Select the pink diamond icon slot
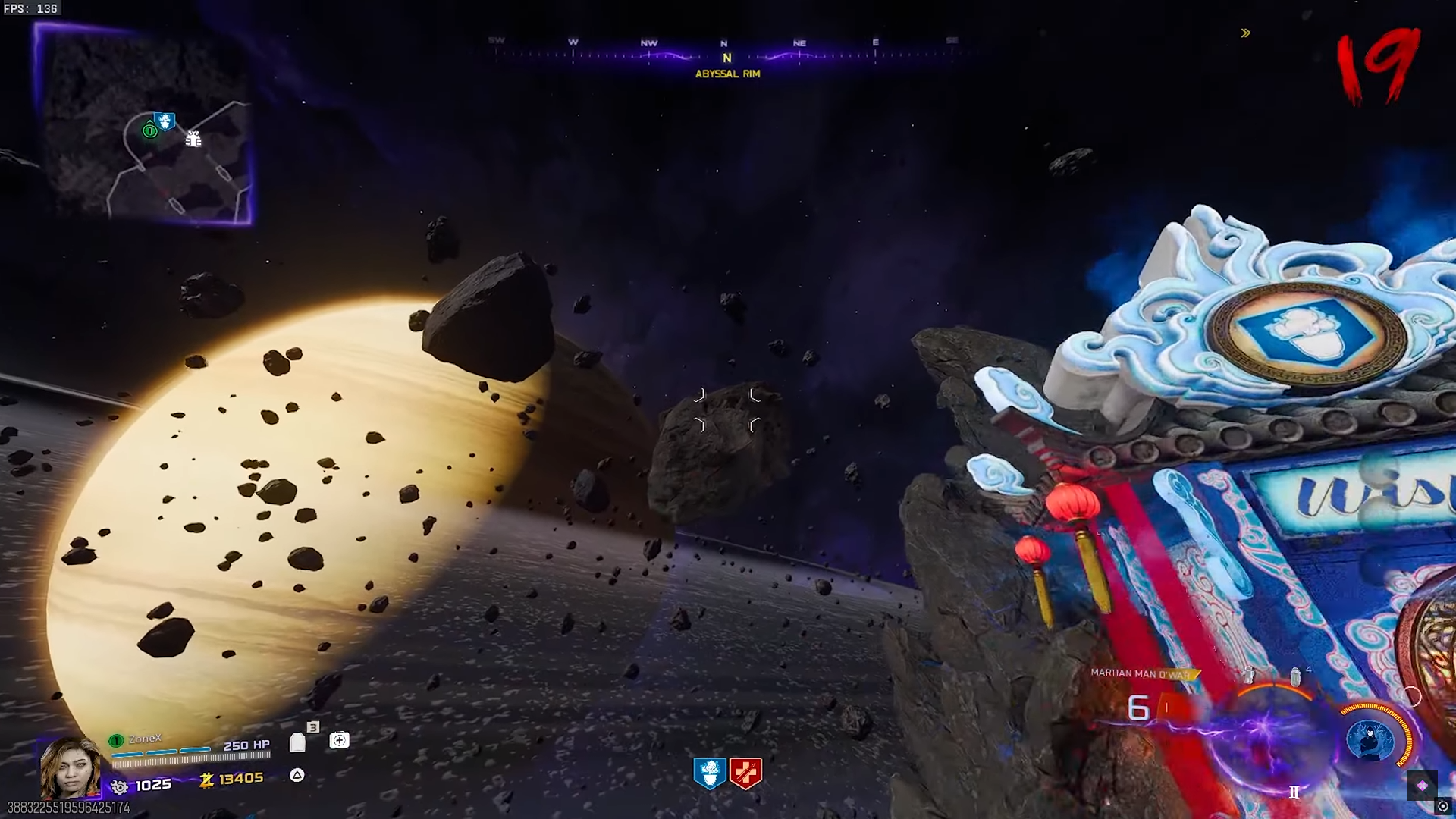The width and height of the screenshot is (1456, 819). (x=1422, y=786)
